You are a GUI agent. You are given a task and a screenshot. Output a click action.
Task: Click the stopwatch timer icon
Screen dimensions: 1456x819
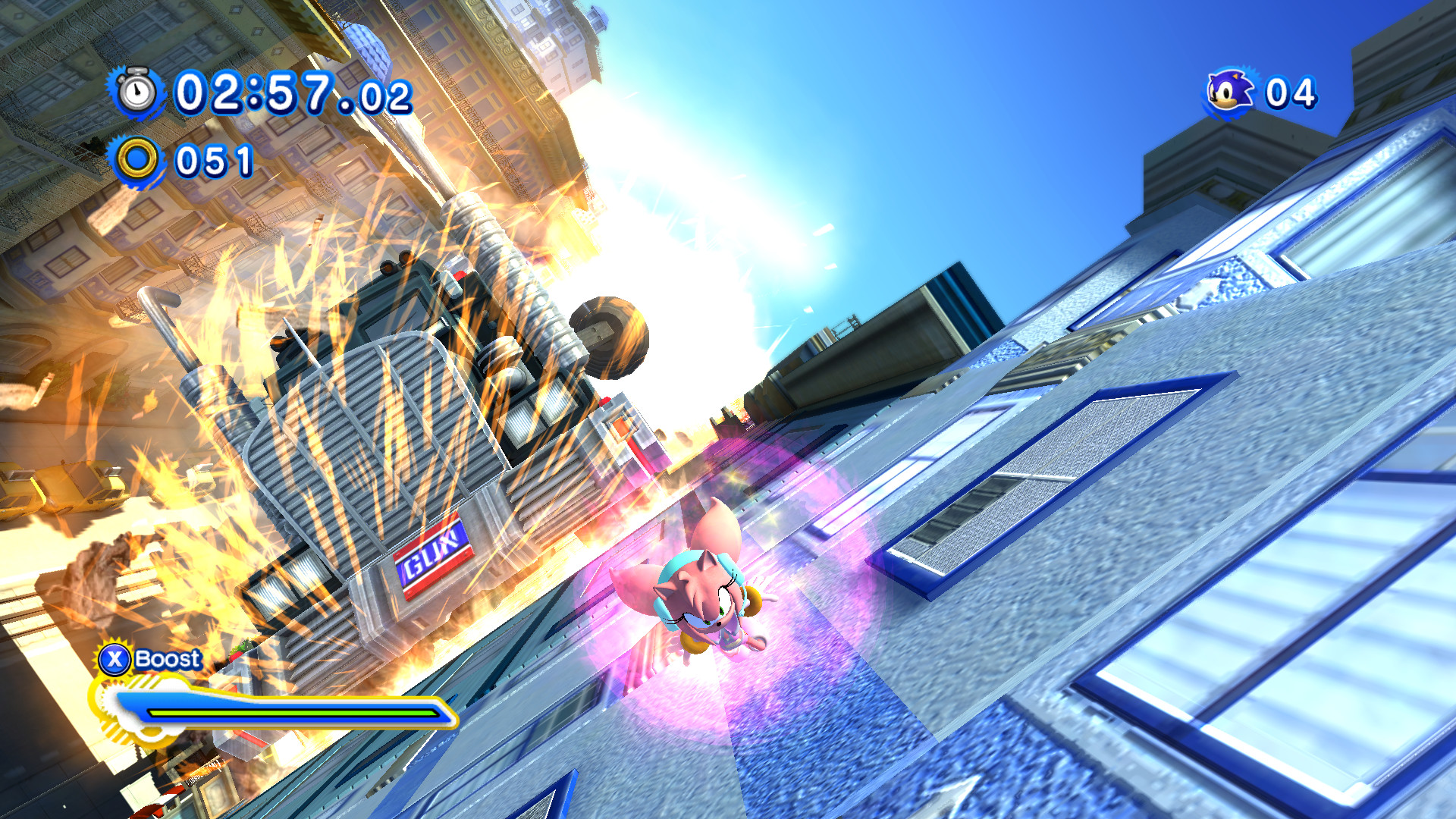pyautogui.click(x=135, y=93)
